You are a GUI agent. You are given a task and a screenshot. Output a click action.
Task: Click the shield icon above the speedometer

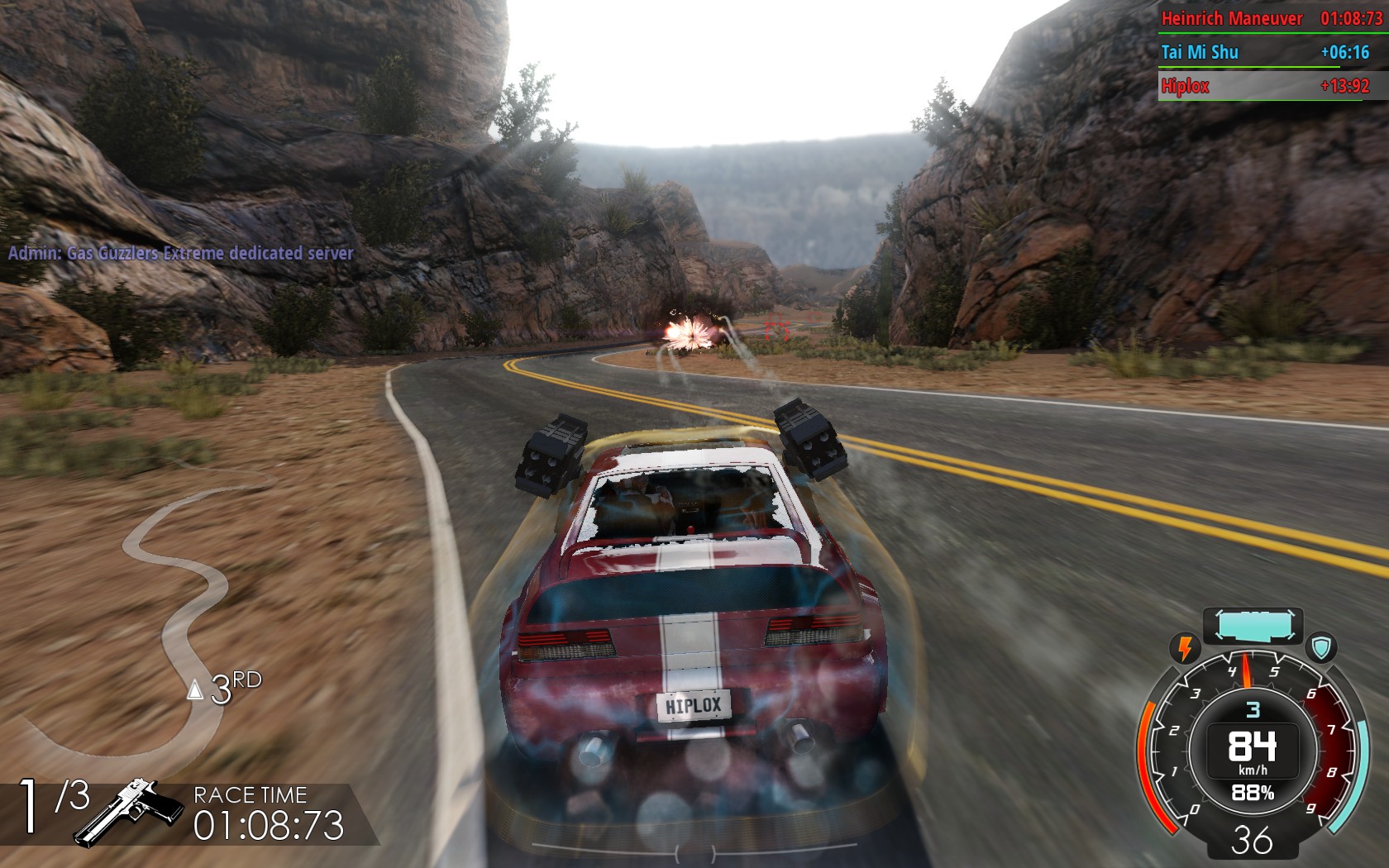[x=1323, y=647]
